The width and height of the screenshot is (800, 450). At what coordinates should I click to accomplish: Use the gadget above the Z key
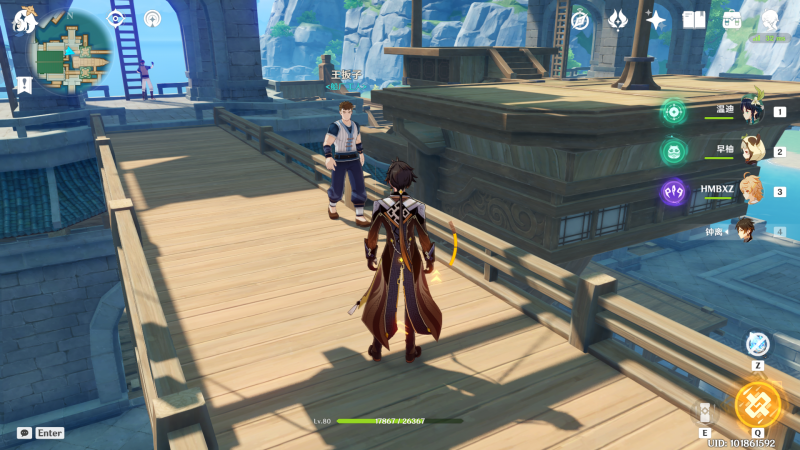[758, 344]
